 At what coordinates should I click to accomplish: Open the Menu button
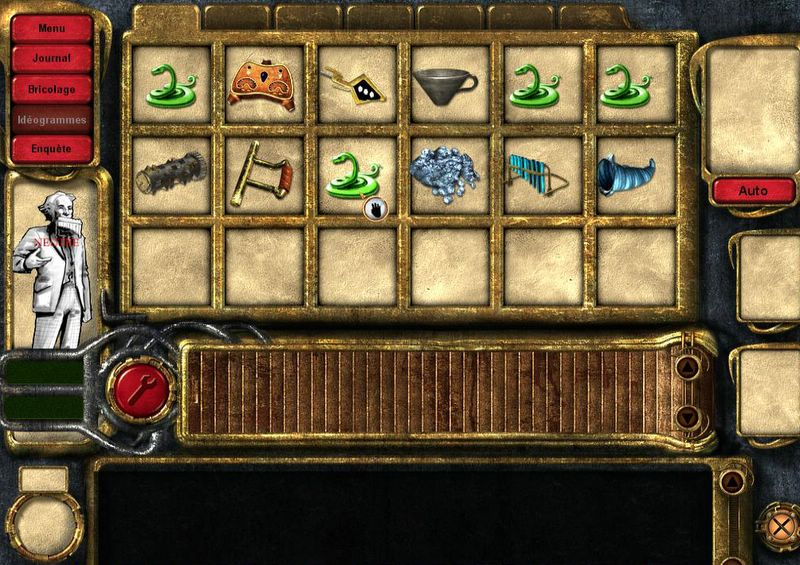pyautogui.click(x=51, y=28)
